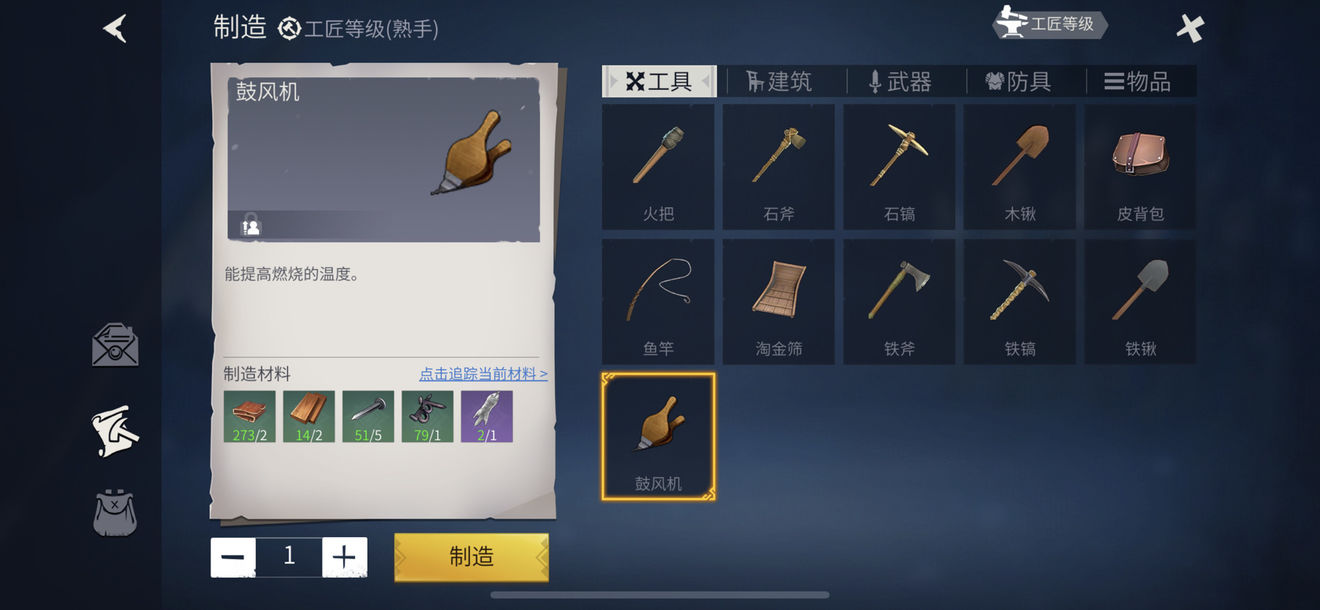1320x610 pixels.
Task: Open the 工匠等级 craftsman level panel
Action: (x=1050, y=24)
